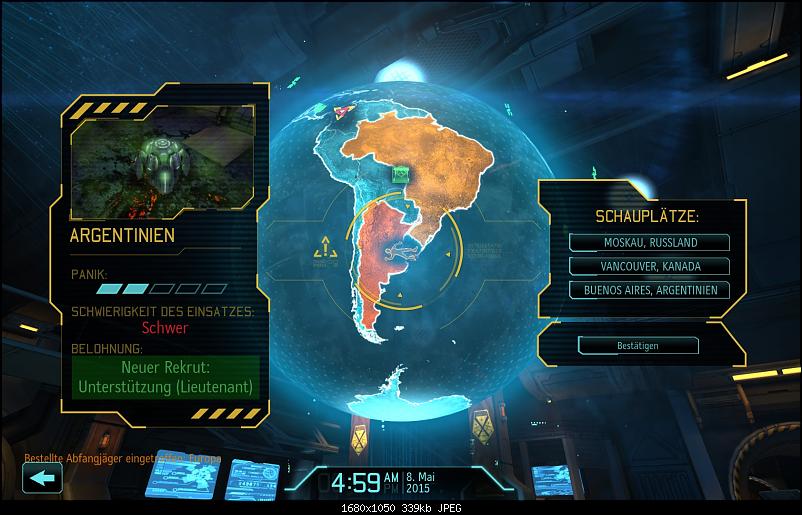Image resolution: width=802 pixels, height=515 pixels.
Task: Confirm selection with the Bestätigen button
Action: 638,345
